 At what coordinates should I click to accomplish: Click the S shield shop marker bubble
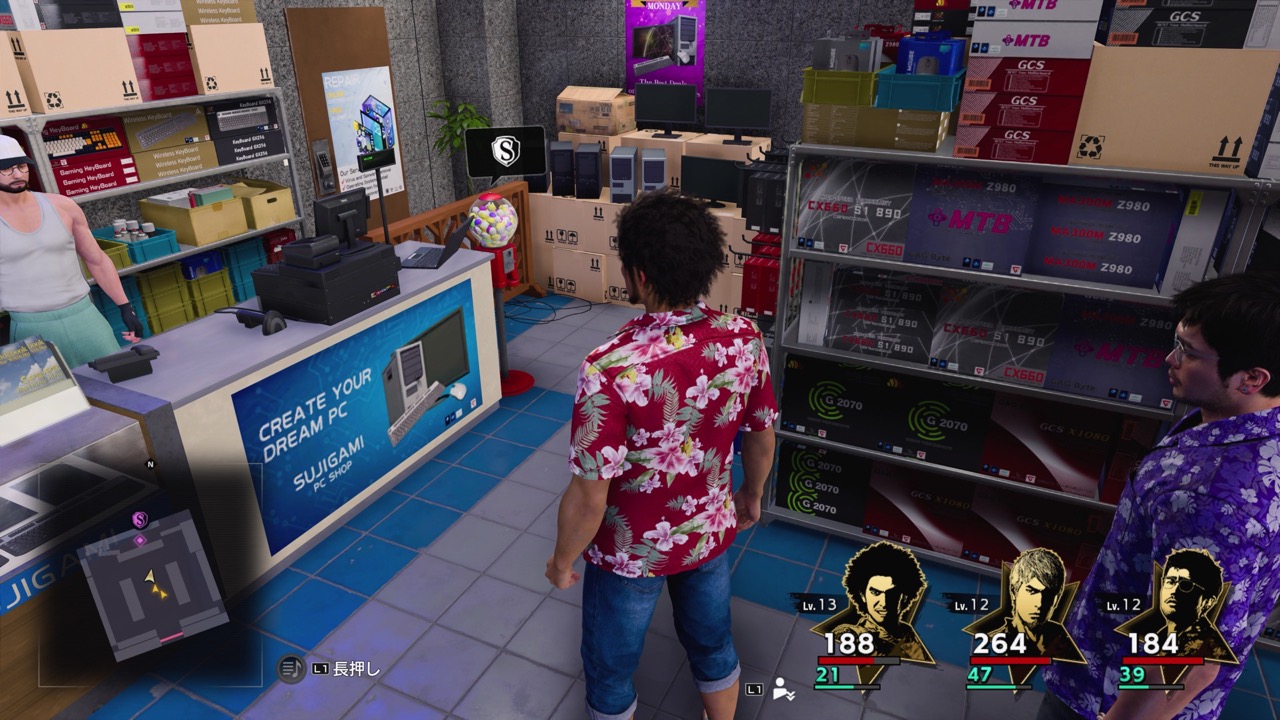(x=505, y=152)
